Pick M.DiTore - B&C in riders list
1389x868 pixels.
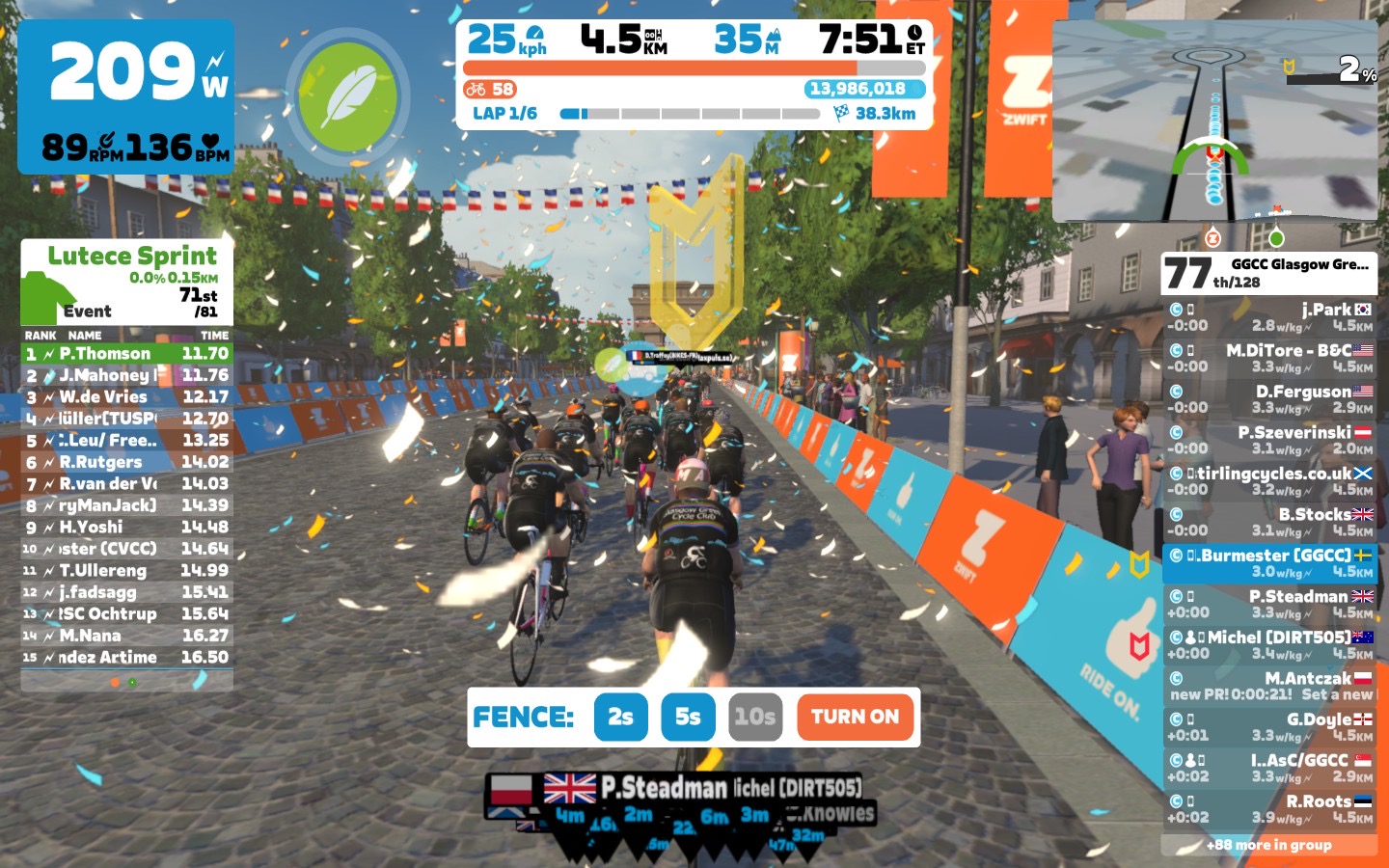(1269, 358)
